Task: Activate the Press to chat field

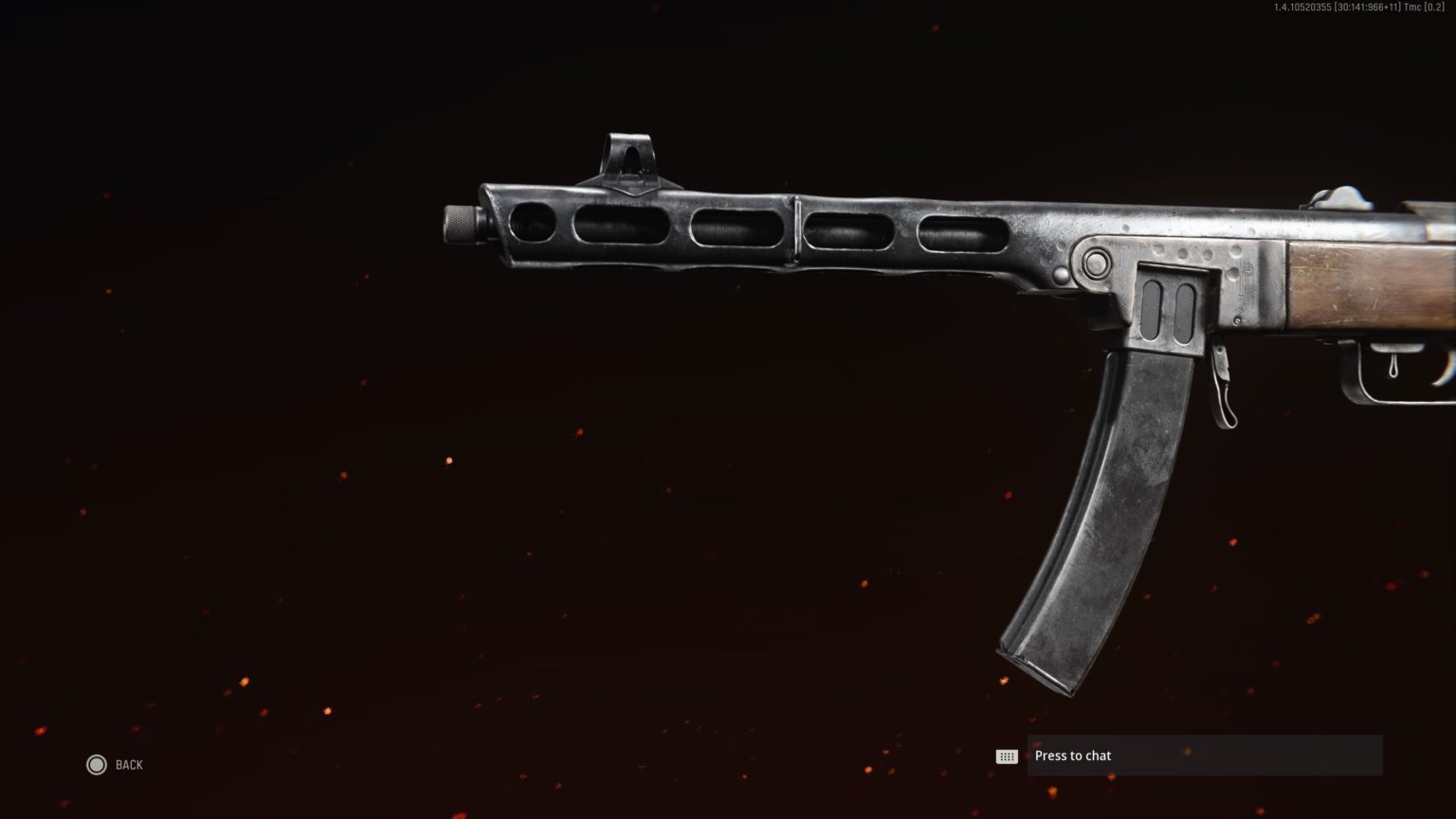Action: 1204,755
